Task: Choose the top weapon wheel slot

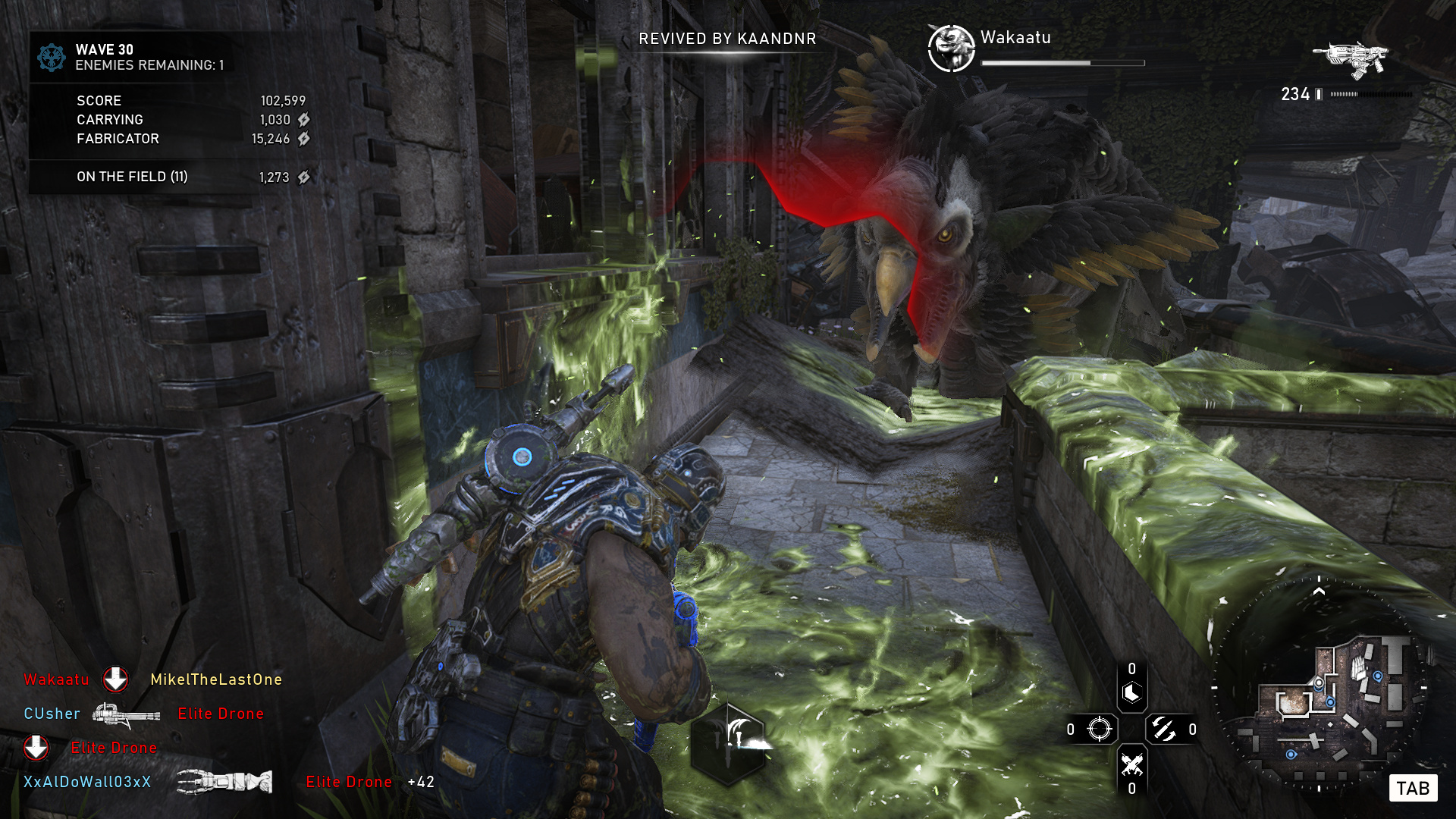Action: tap(1131, 692)
